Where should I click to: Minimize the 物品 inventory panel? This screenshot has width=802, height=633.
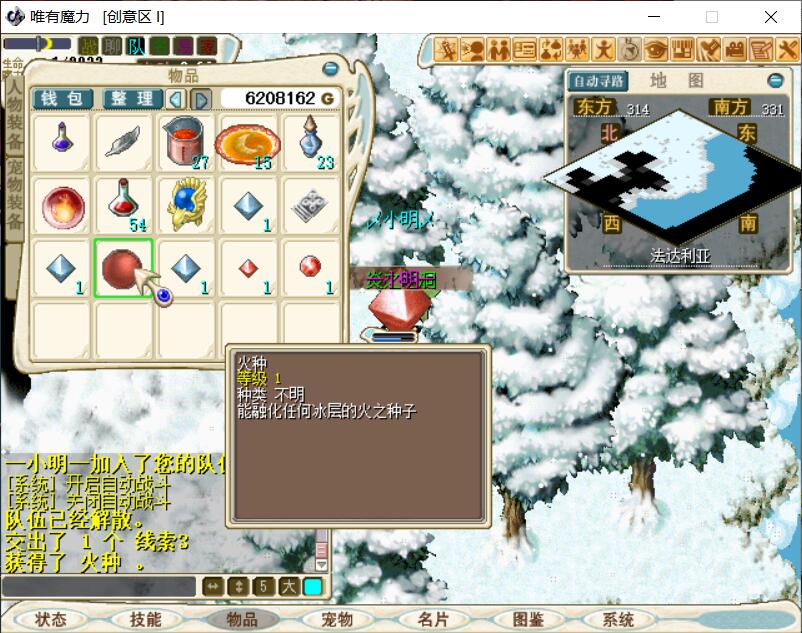[330, 68]
